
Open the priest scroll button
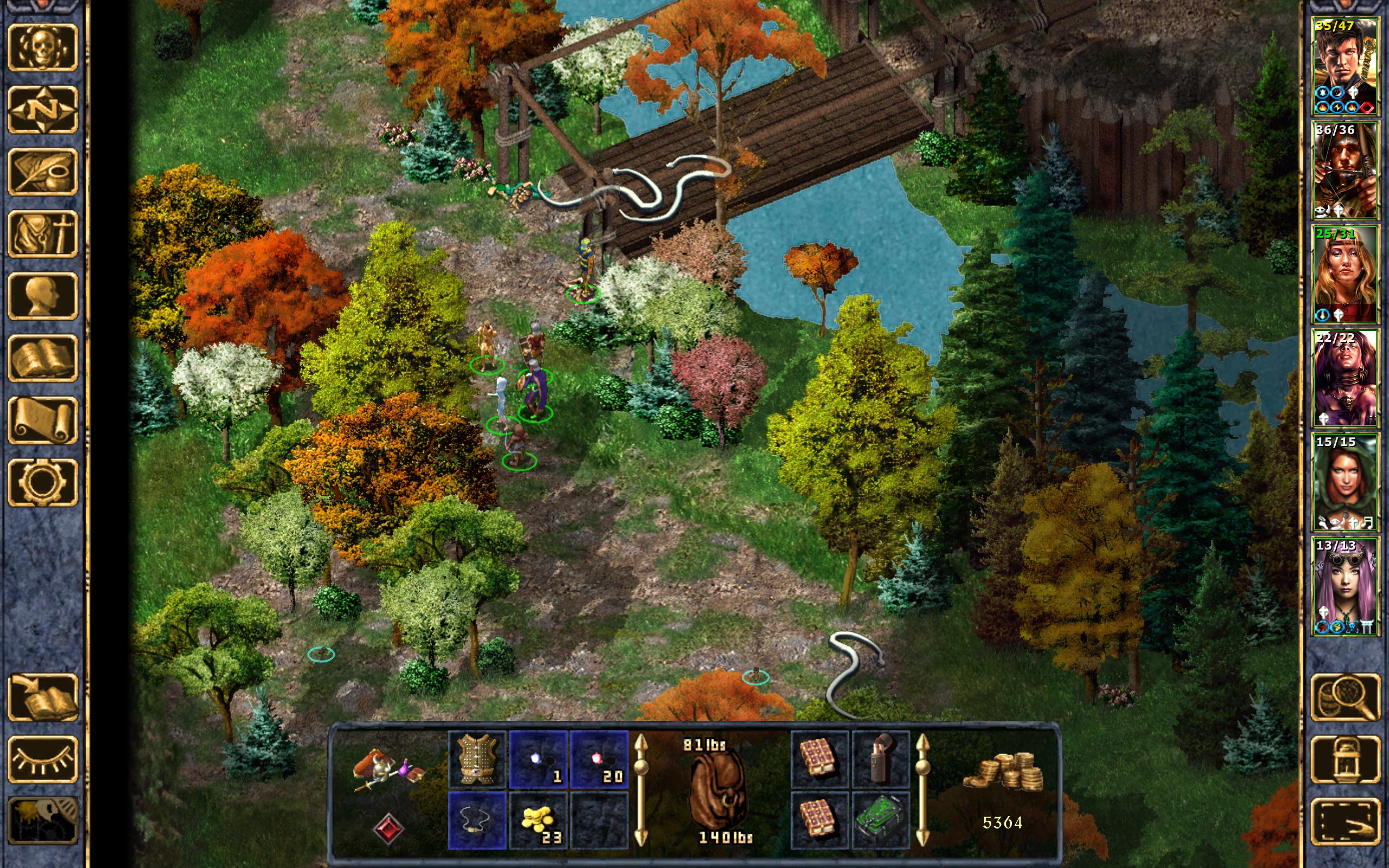click(42, 420)
